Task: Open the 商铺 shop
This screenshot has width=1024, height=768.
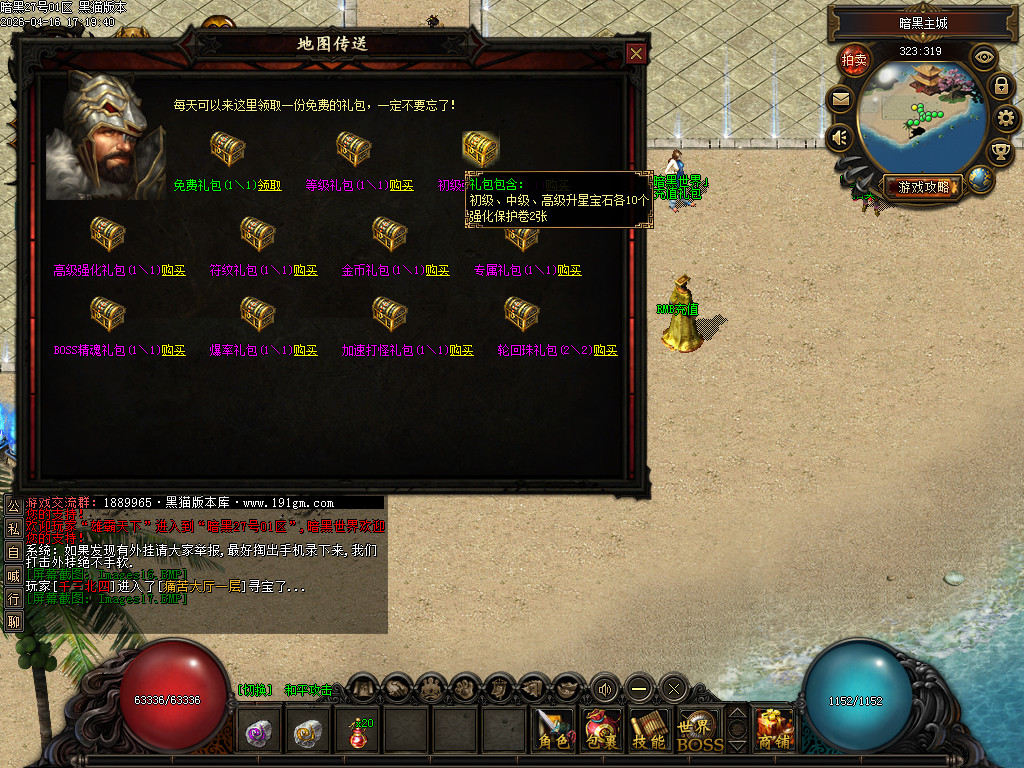Action: point(775,731)
